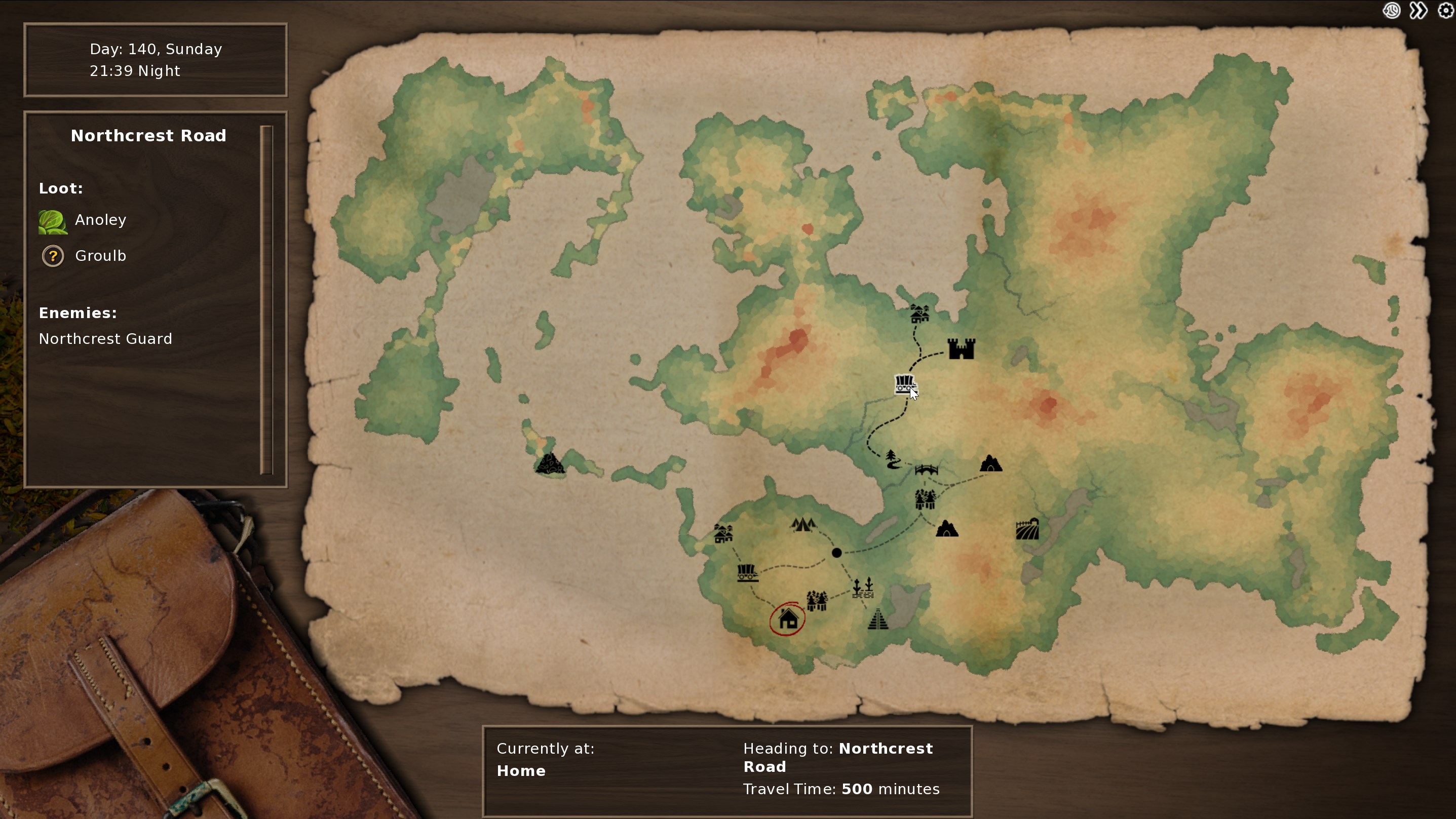
Task: Click the round crossroads dot marker
Action: tap(836, 553)
